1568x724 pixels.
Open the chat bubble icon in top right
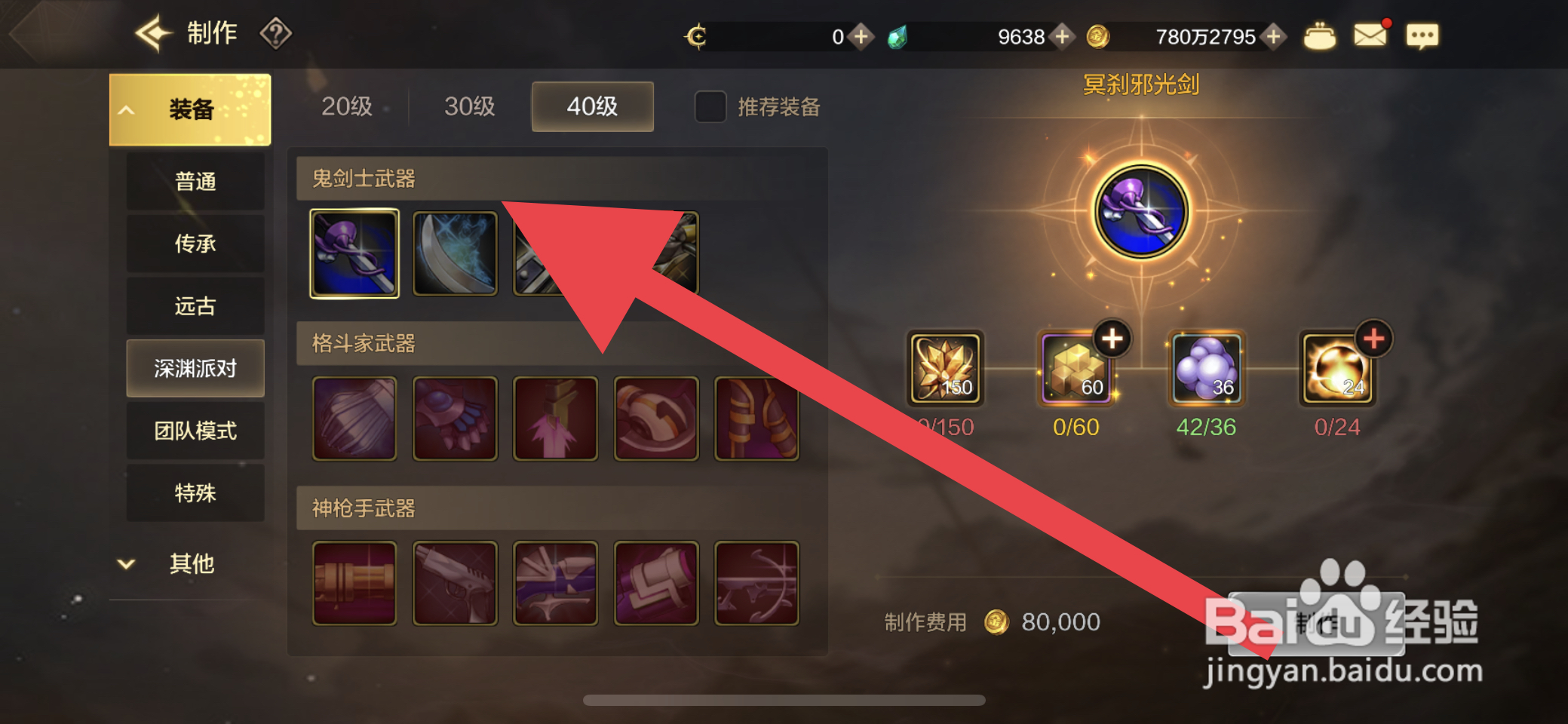(1422, 35)
